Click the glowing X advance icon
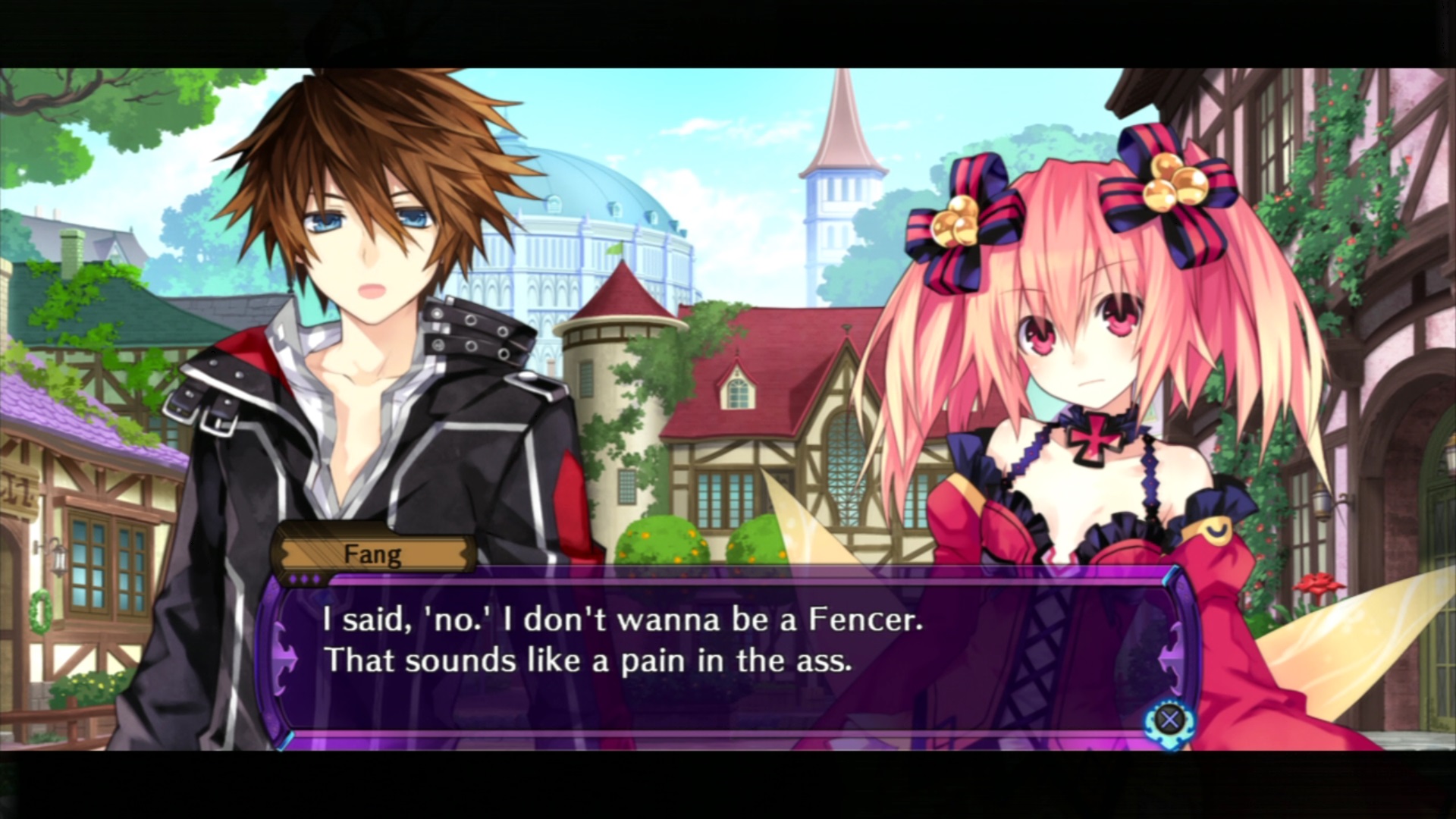This screenshot has height=819, width=1456. click(x=1171, y=719)
